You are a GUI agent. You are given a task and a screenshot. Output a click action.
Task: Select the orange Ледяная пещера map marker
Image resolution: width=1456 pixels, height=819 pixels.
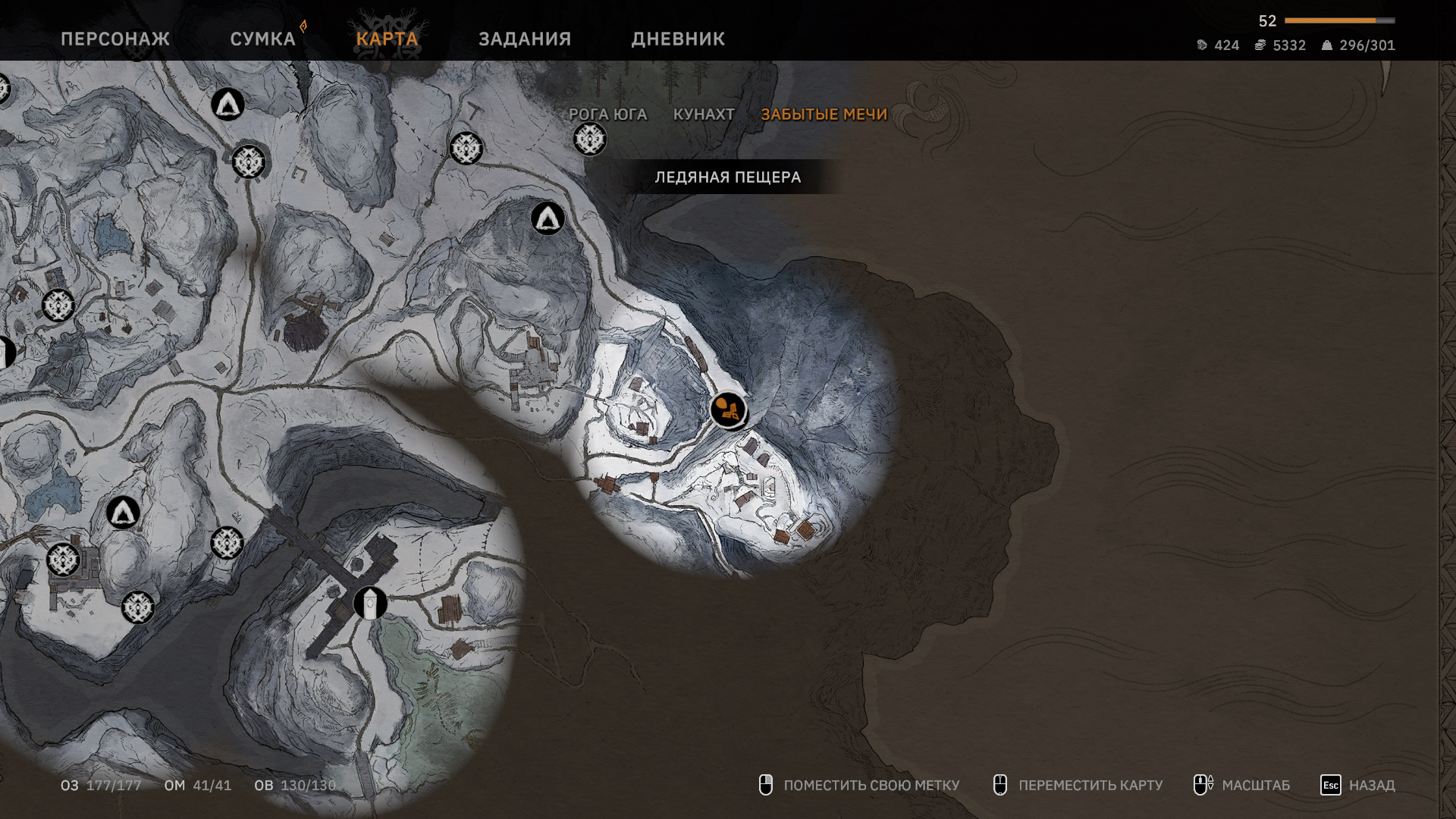tap(728, 410)
